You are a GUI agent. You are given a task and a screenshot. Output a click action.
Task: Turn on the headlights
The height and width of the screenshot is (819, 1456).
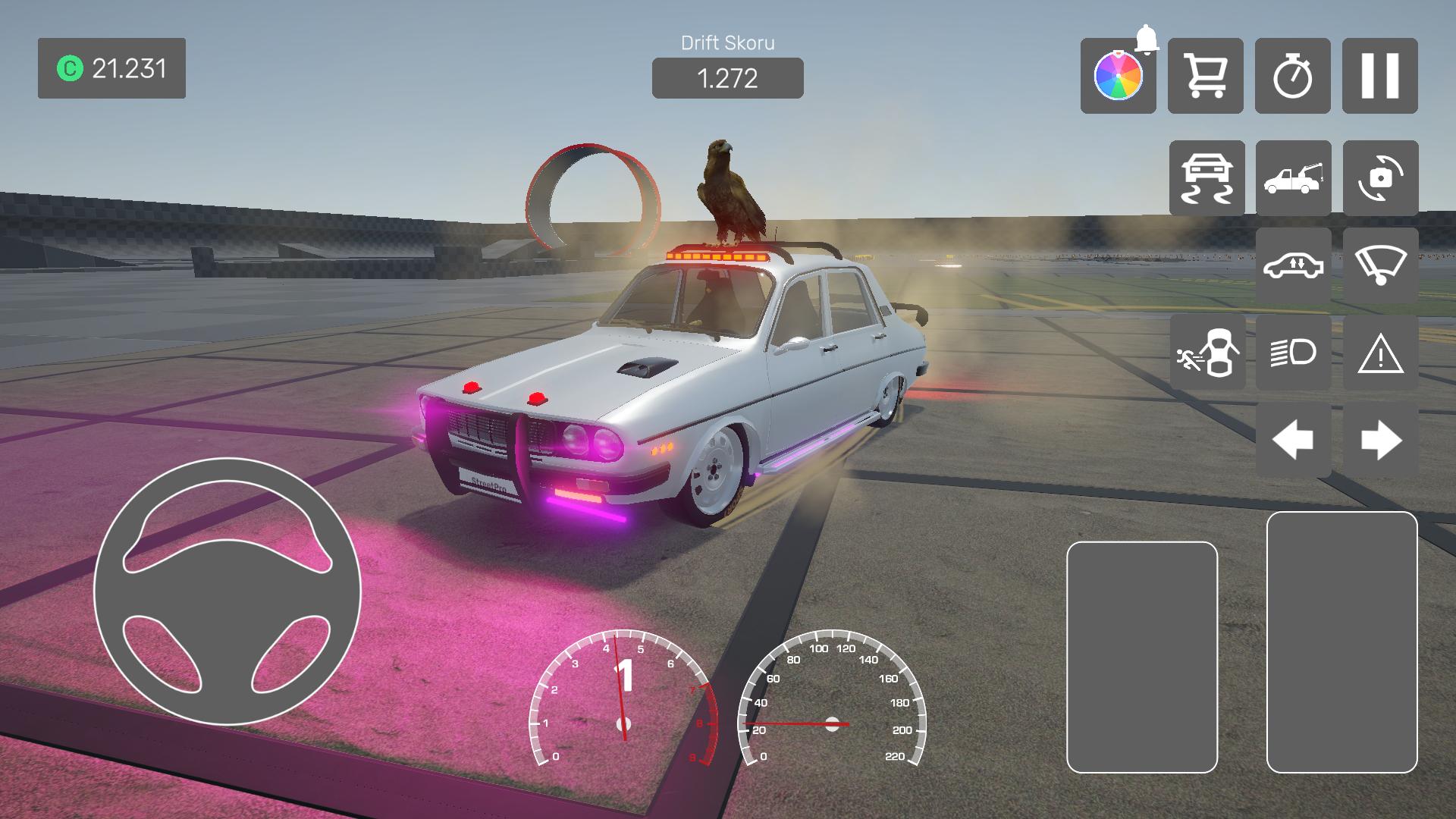[1293, 353]
